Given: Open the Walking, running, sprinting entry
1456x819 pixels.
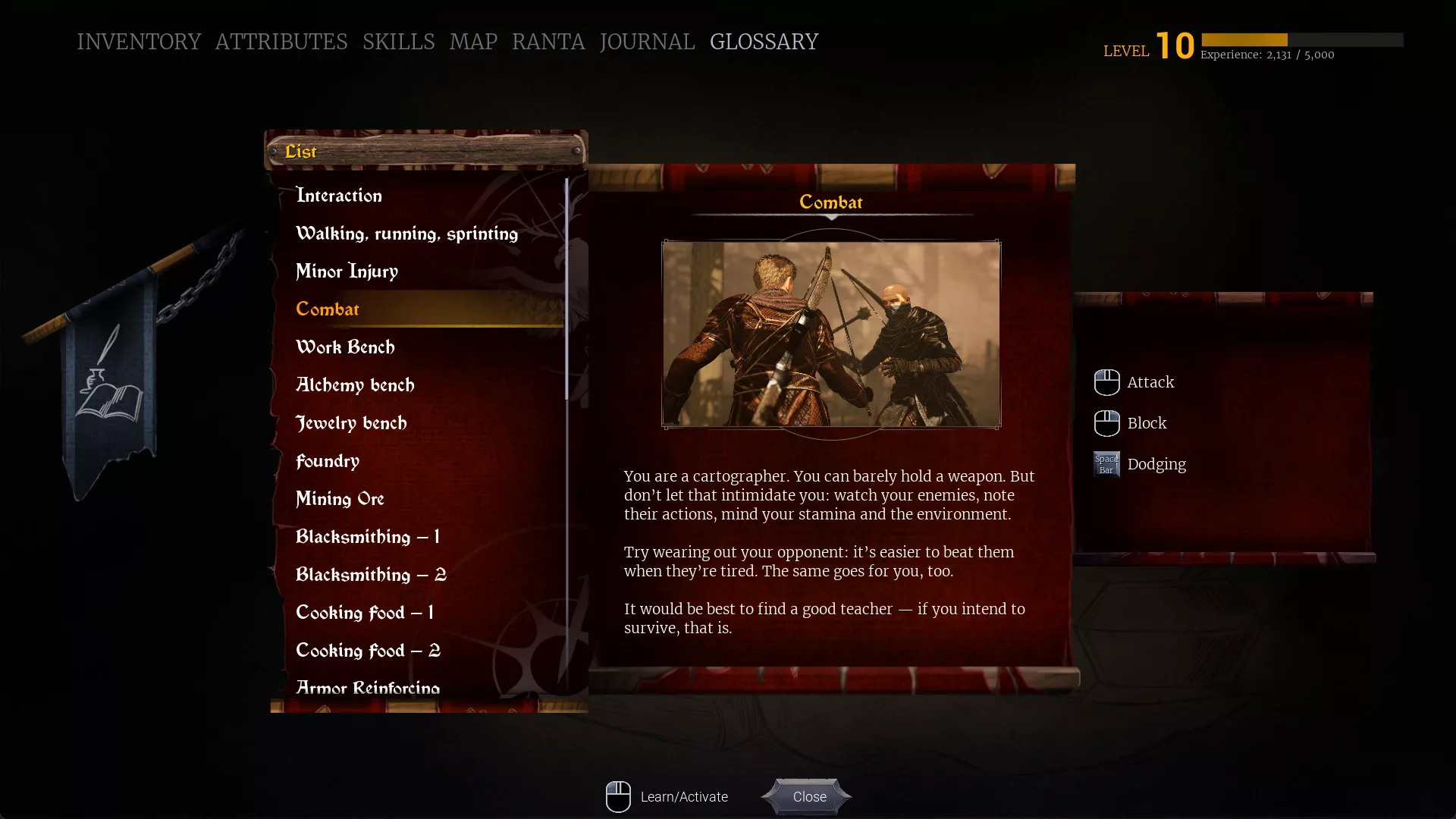Looking at the screenshot, I should click(x=406, y=234).
